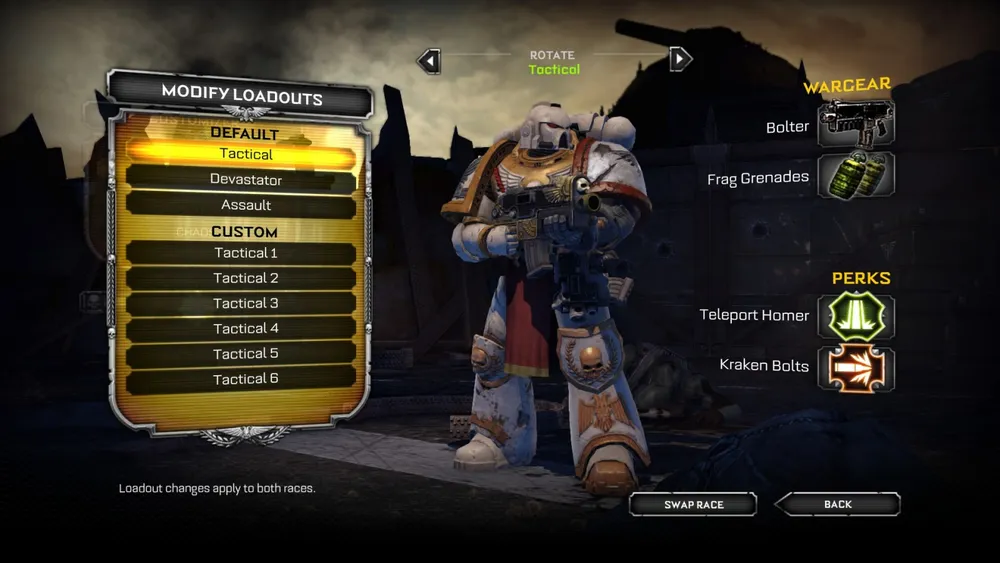
Task: Choose the Teleport Homer perk icon
Action: click(856, 316)
